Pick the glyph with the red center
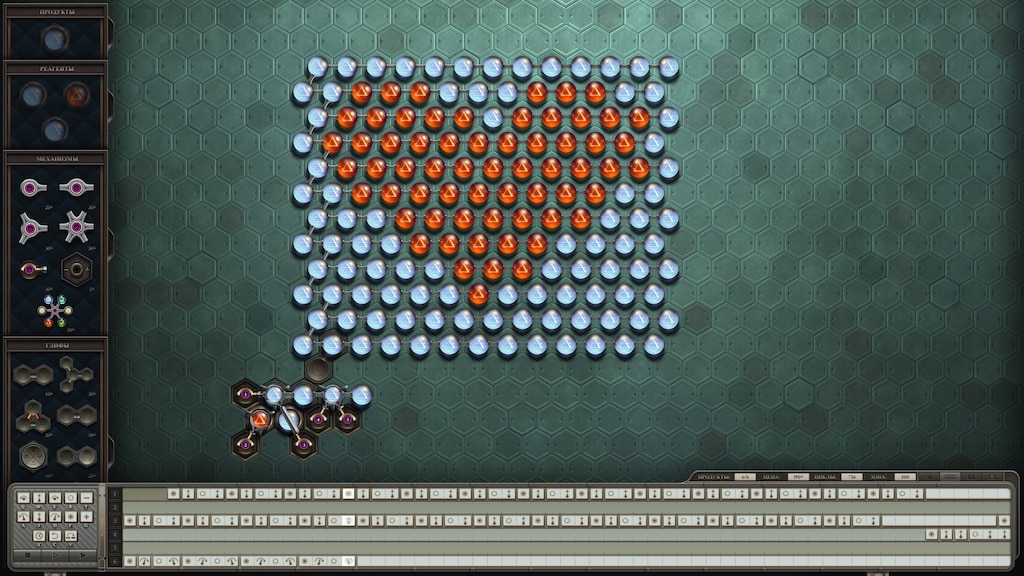 (33, 414)
